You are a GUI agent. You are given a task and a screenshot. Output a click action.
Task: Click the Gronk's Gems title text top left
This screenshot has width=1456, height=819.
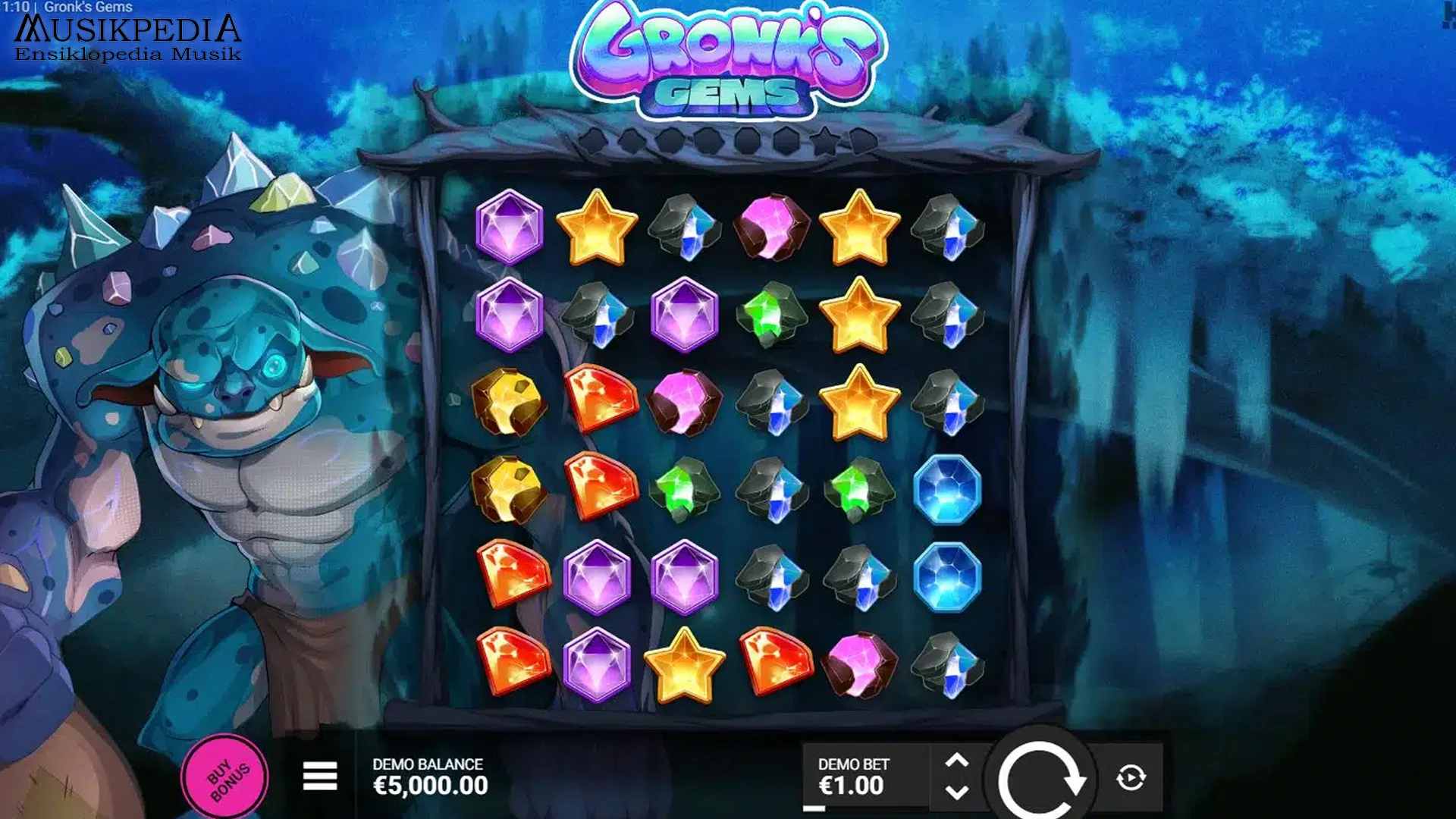pyautogui.click(x=89, y=5)
